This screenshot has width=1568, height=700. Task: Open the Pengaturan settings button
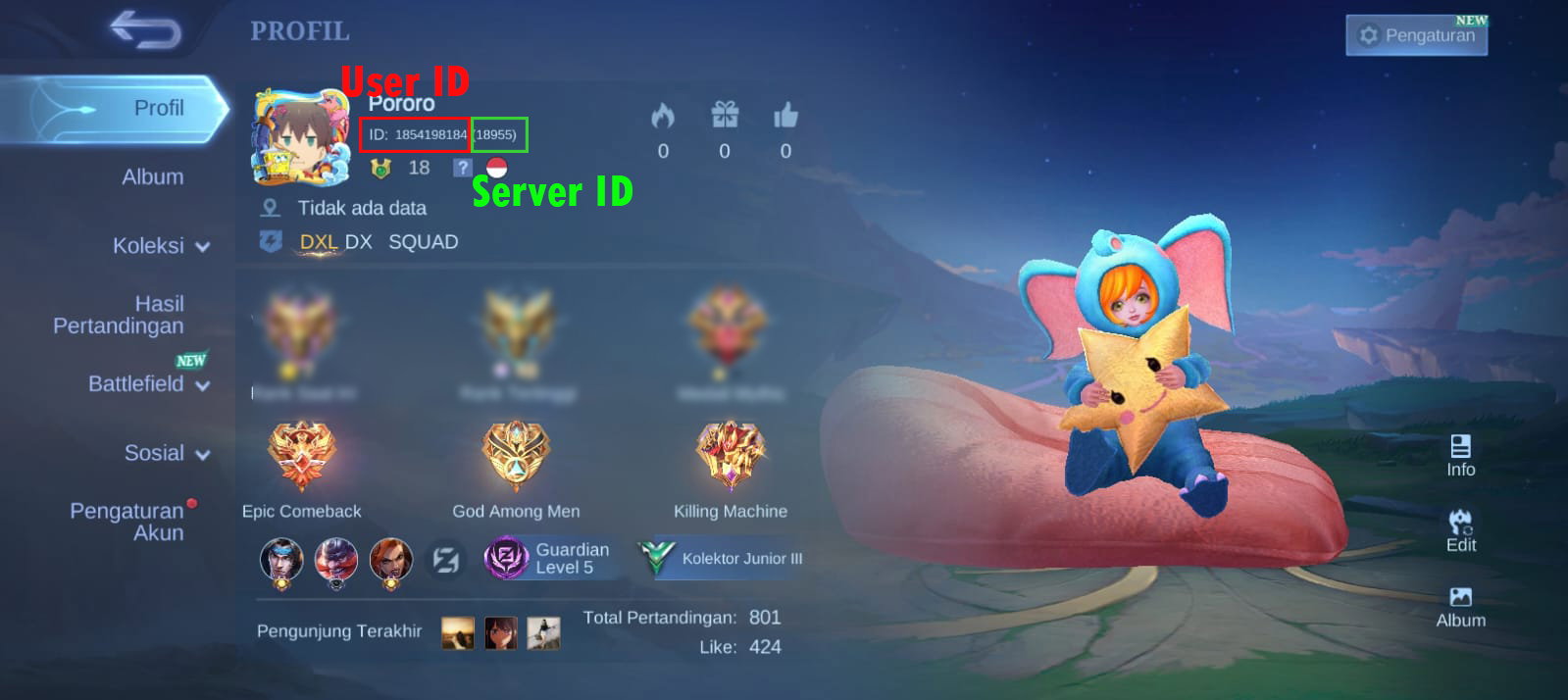(1416, 35)
